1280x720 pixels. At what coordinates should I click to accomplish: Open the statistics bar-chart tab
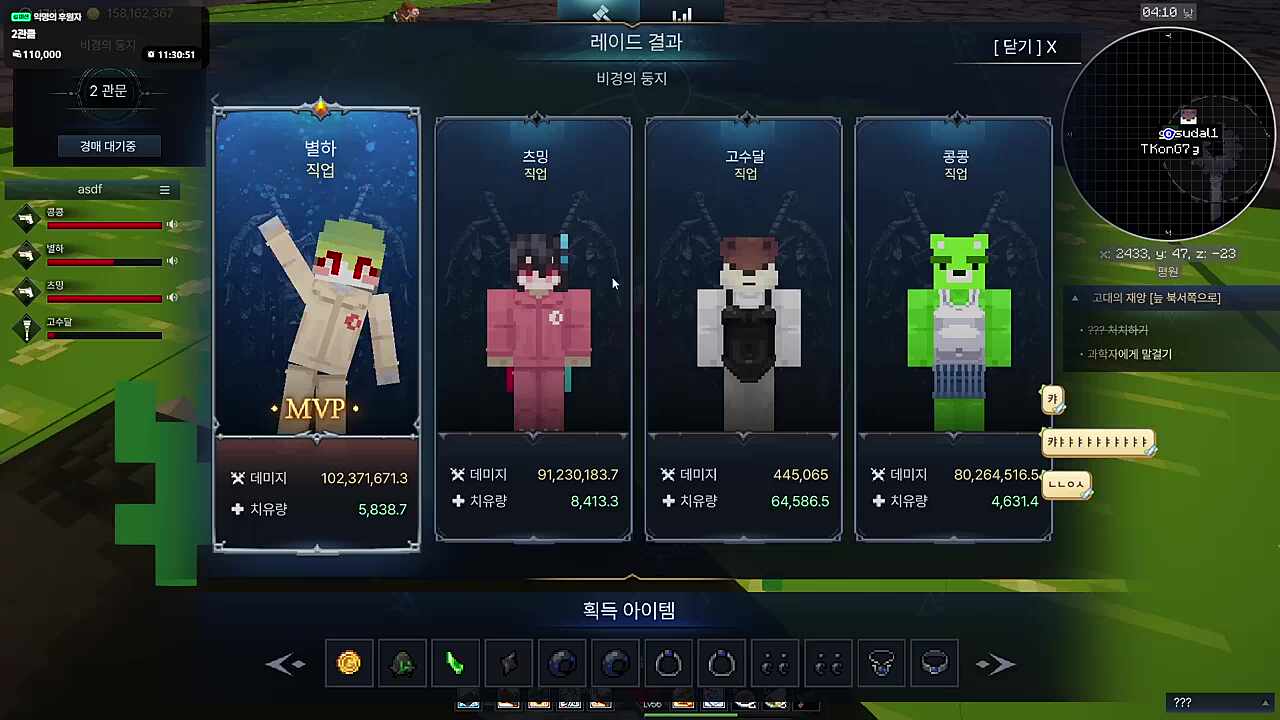[681, 14]
